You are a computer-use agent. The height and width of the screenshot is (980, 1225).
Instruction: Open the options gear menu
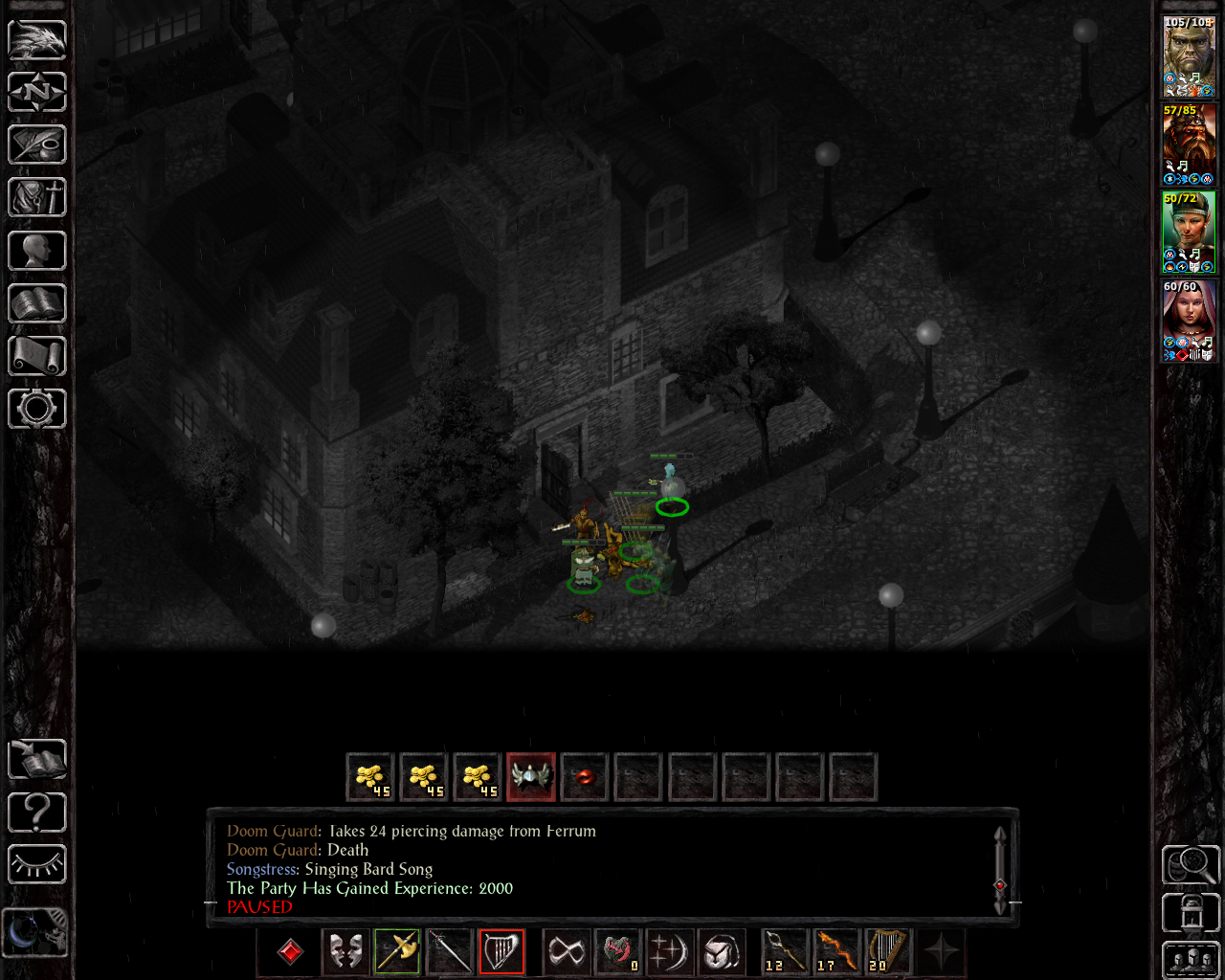coord(36,408)
